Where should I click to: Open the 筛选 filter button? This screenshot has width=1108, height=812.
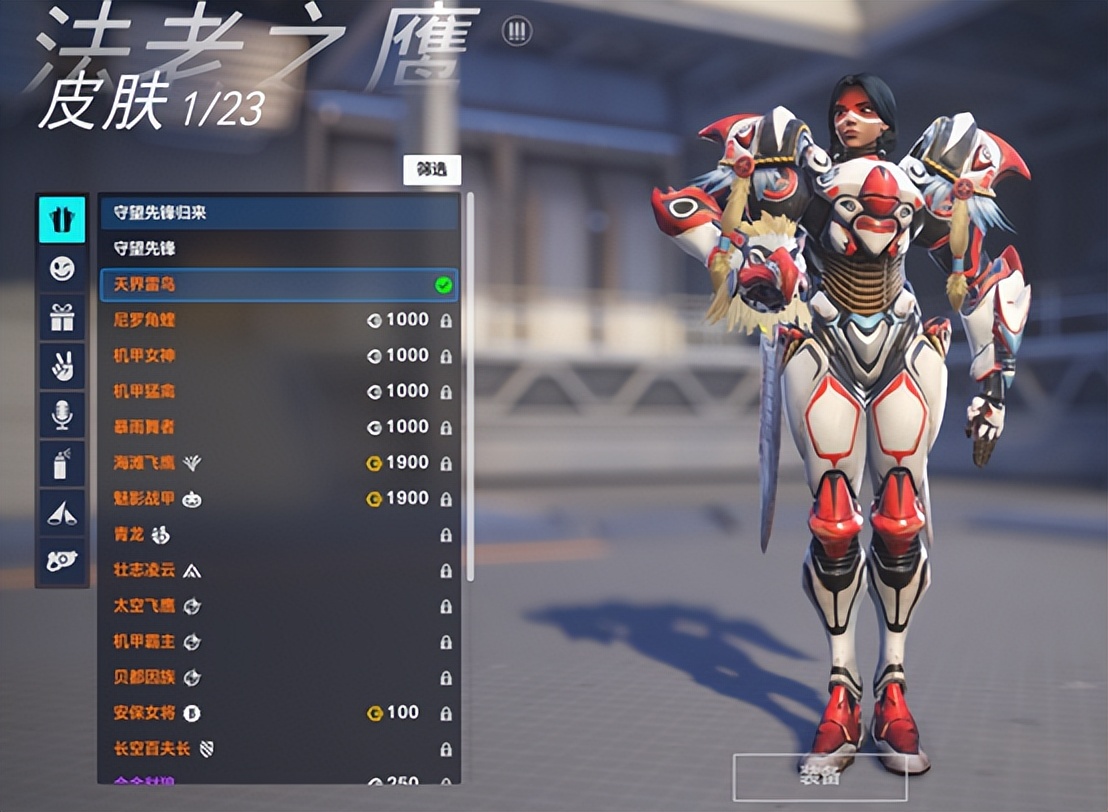point(432,170)
